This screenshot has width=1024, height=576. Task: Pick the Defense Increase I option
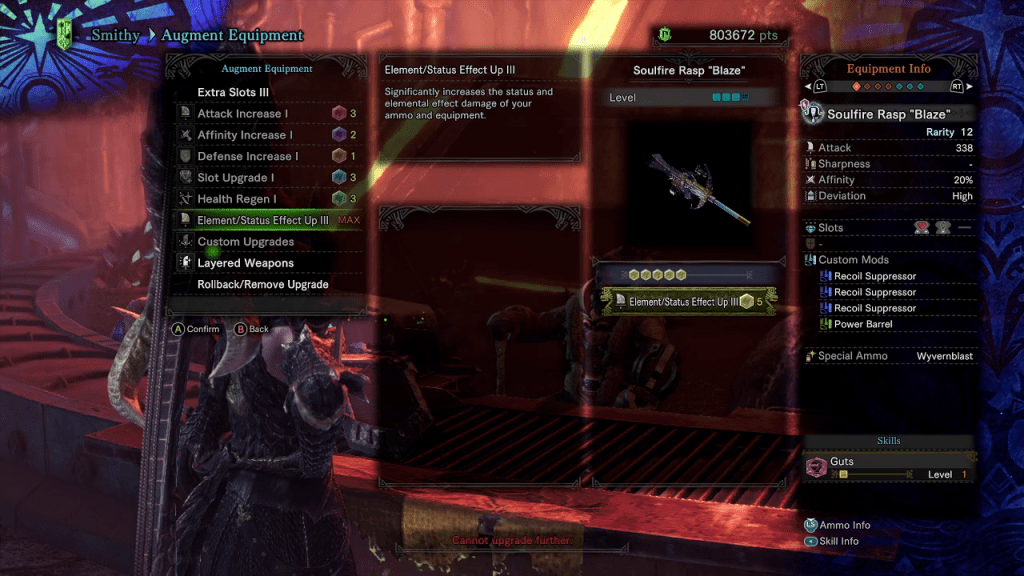(247, 156)
